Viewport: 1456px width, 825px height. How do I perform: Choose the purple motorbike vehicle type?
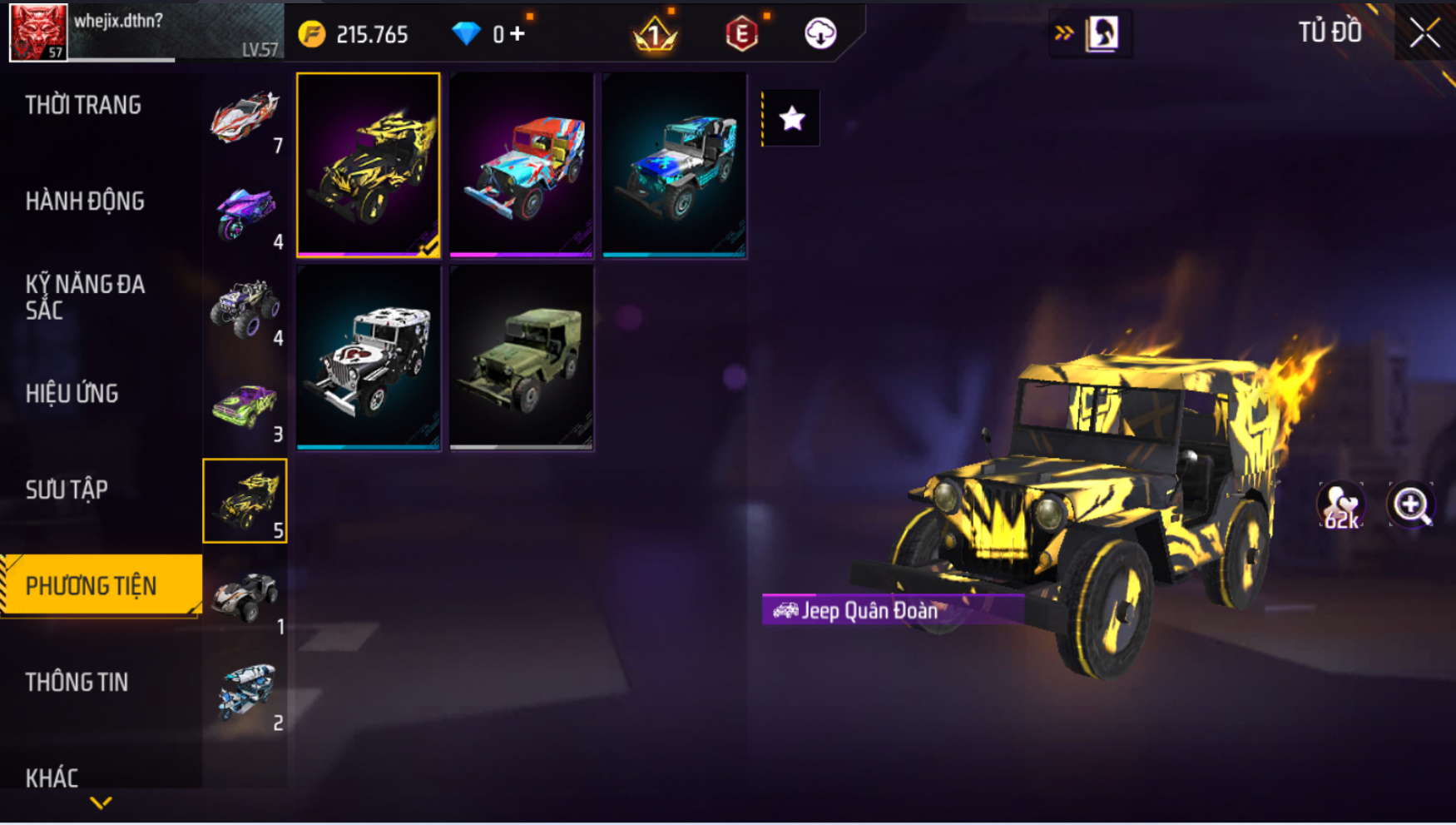coord(245,213)
